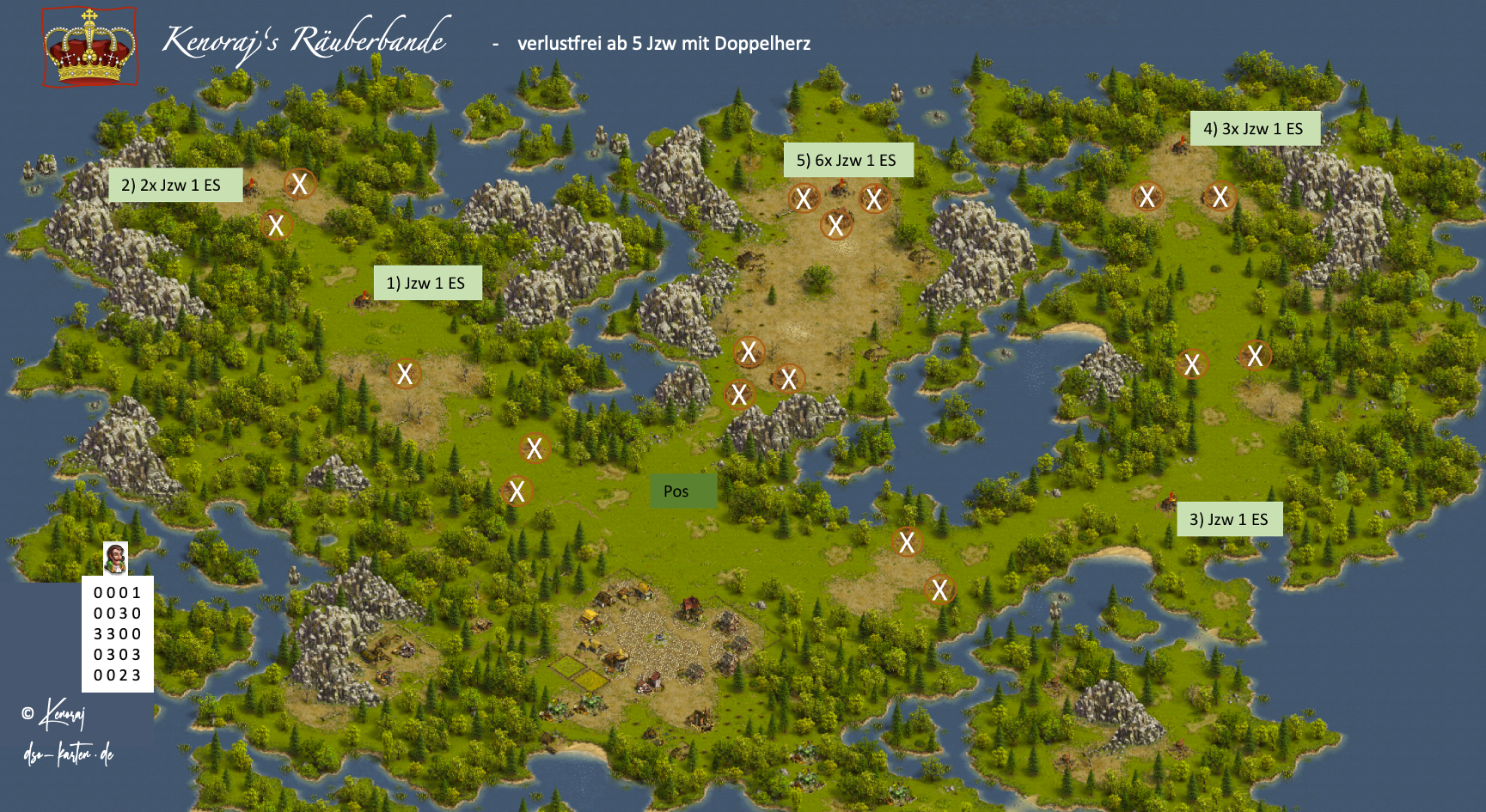Open the "5) 6x Jzw 1 ES" label
The image size is (1486, 812).
click(x=847, y=161)
